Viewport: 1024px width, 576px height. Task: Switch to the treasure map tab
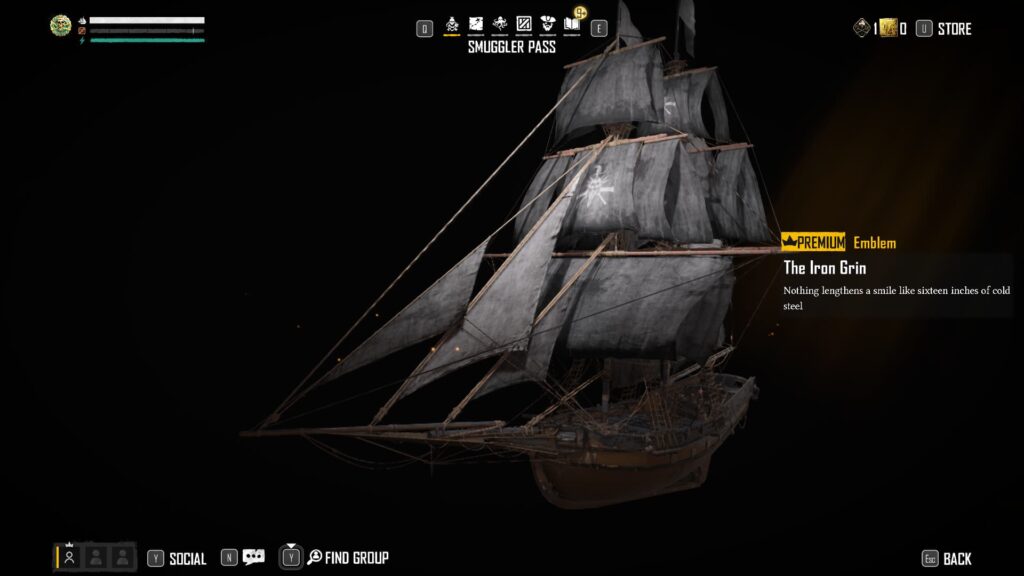click(x=475, y=23)
